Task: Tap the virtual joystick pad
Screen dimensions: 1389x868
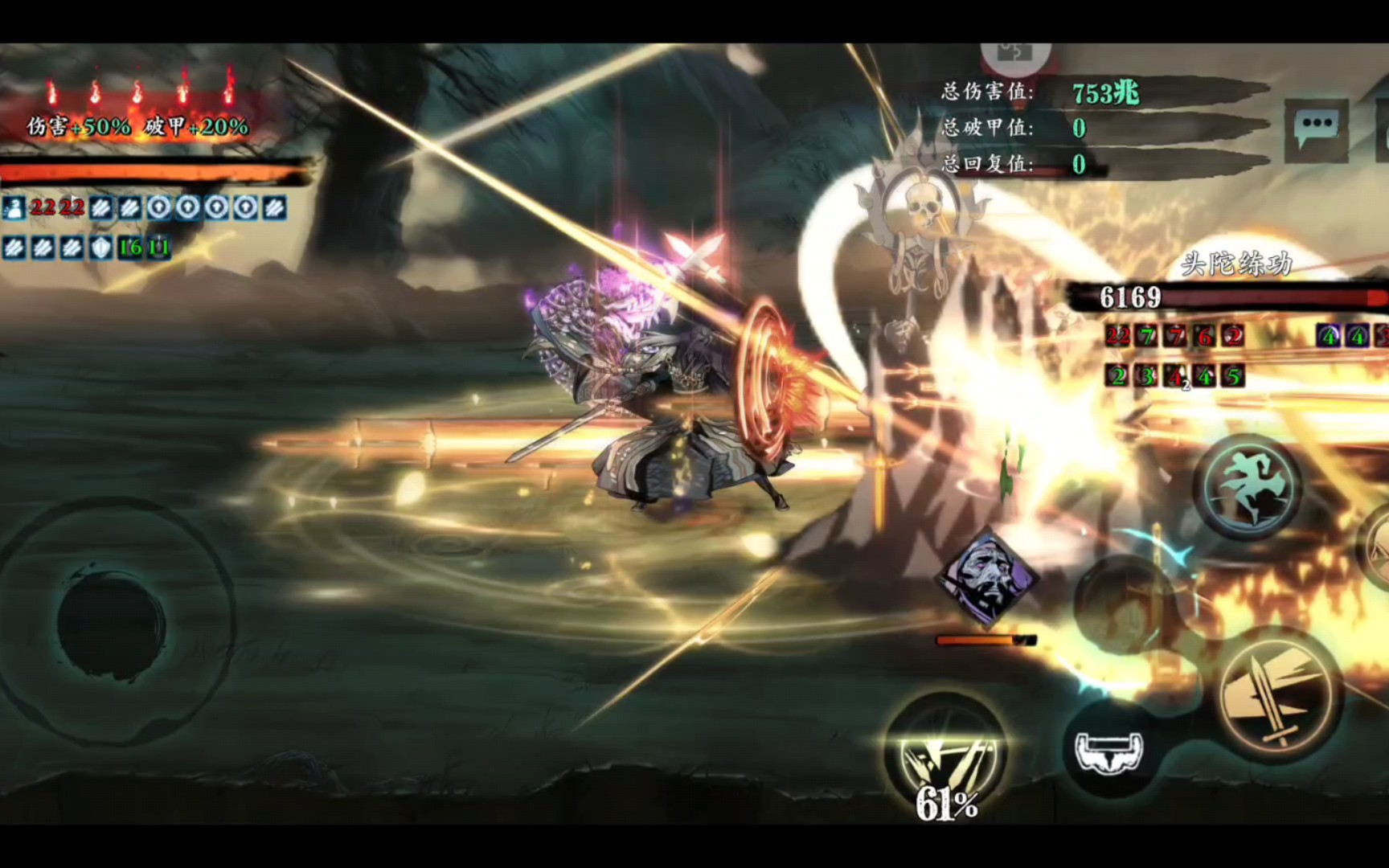Action: pos(113,623)
